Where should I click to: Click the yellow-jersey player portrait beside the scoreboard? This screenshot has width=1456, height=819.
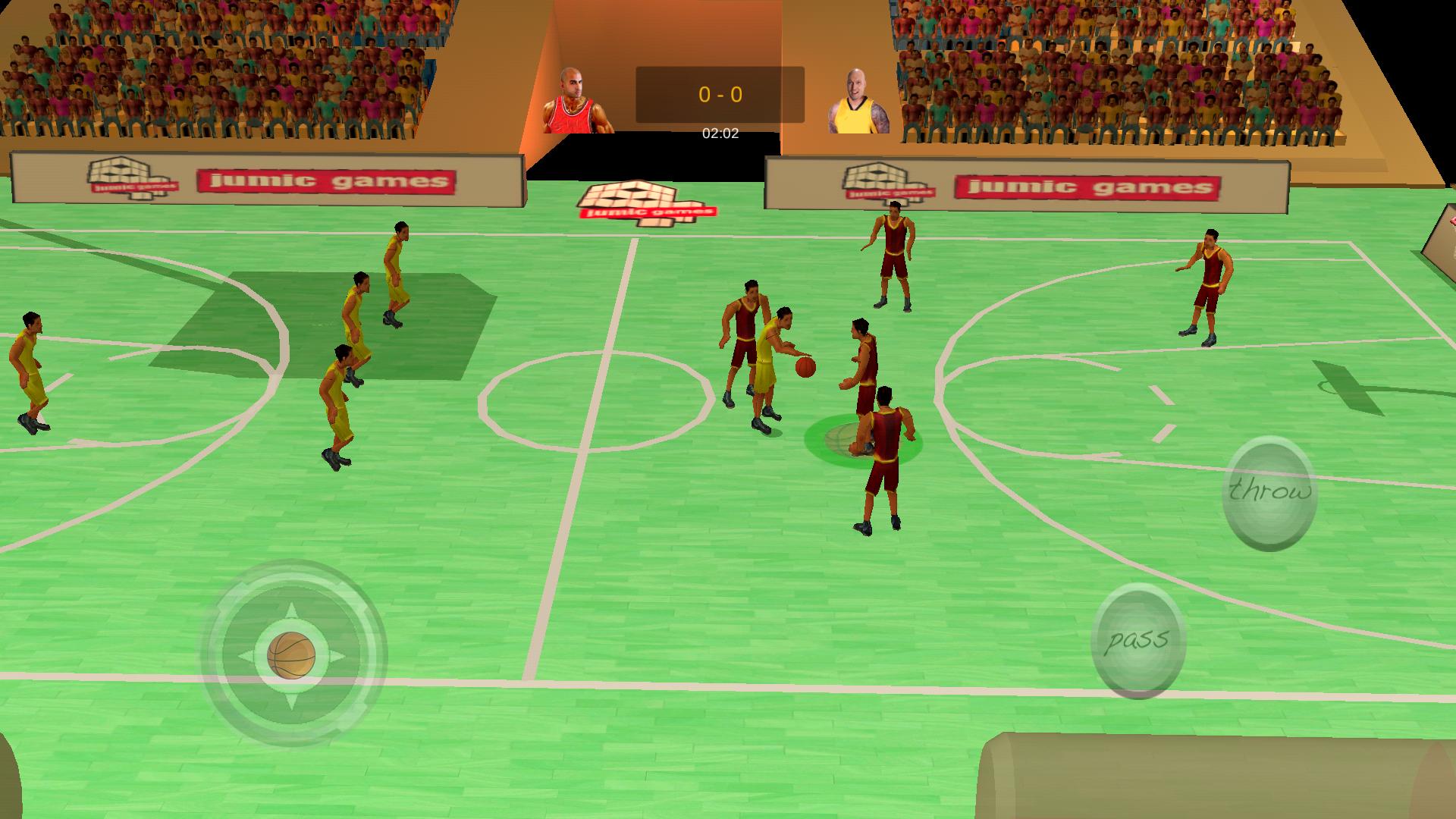(x=858, y=99)
